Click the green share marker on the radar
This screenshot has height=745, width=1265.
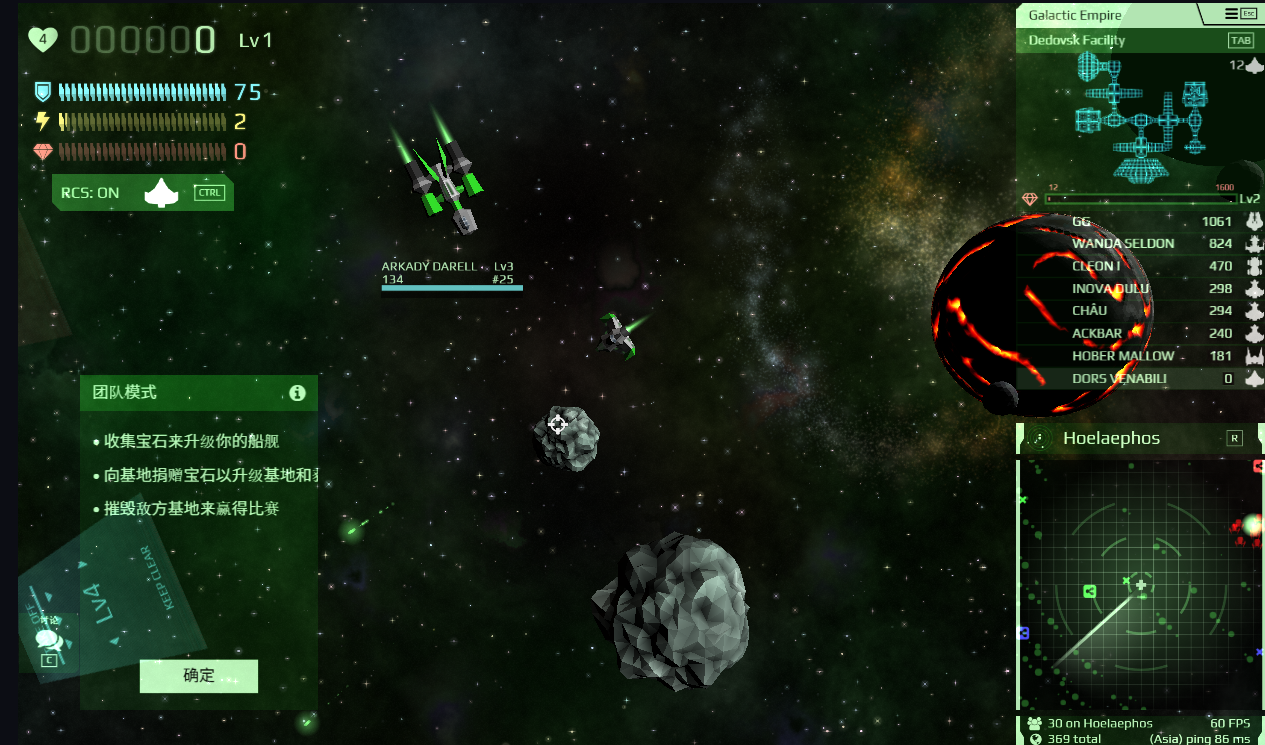(1089, 591)
